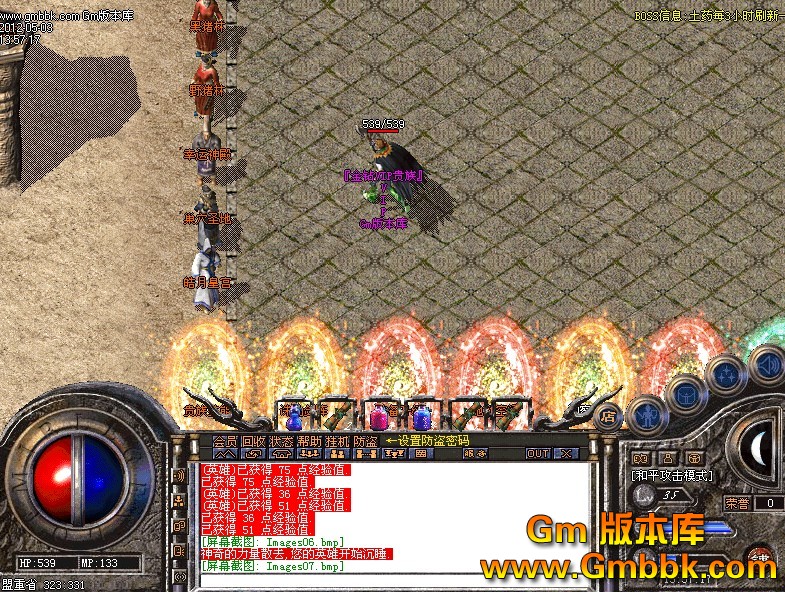Open the 帮助 (help) menu
Image resolution: width=785 pixels, height=592 pixels.
(x=308, y=441)
